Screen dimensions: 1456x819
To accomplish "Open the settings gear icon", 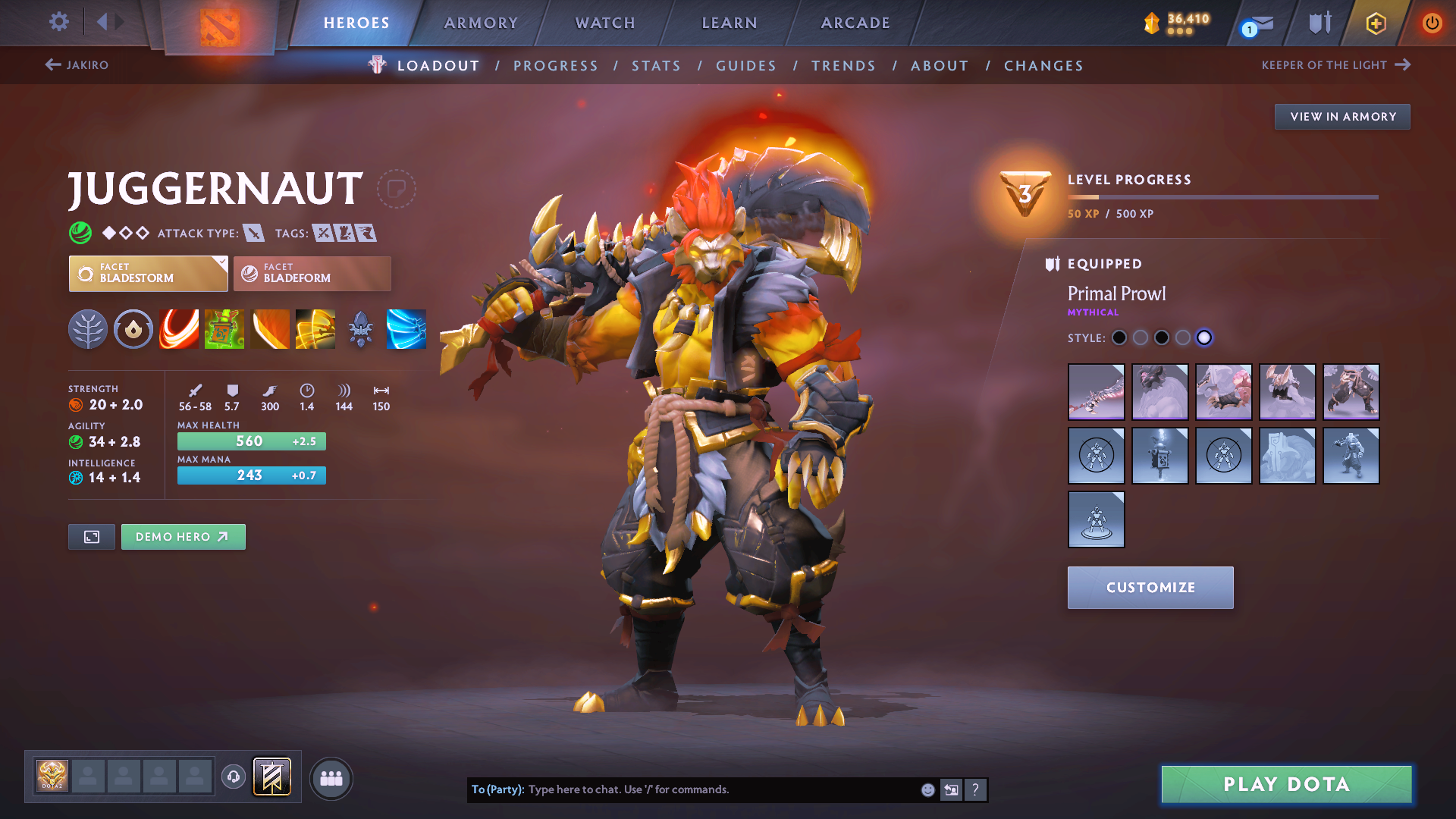I will (x=58, y=22).
